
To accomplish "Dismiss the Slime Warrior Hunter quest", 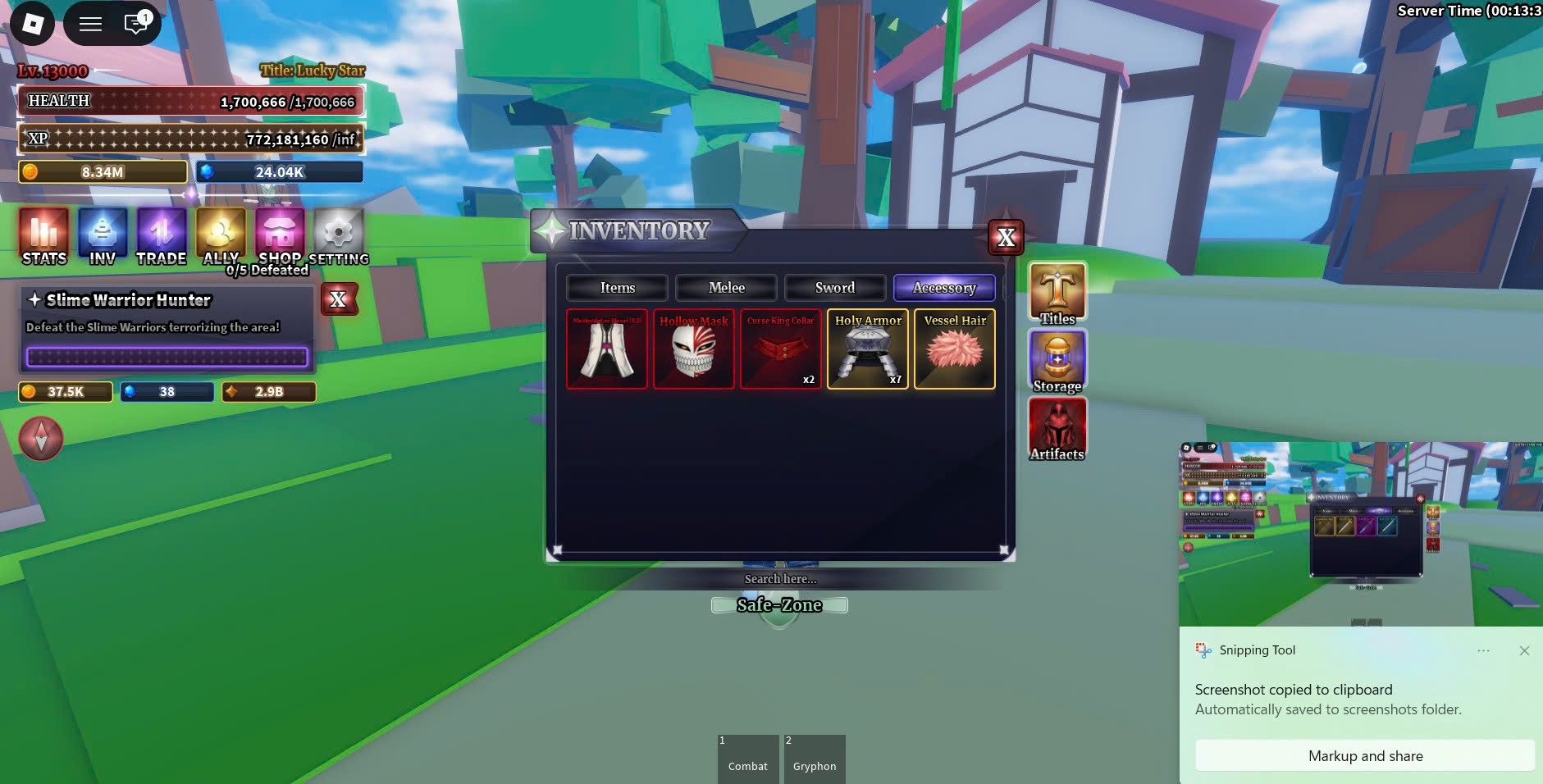I will tap(338, 300).
